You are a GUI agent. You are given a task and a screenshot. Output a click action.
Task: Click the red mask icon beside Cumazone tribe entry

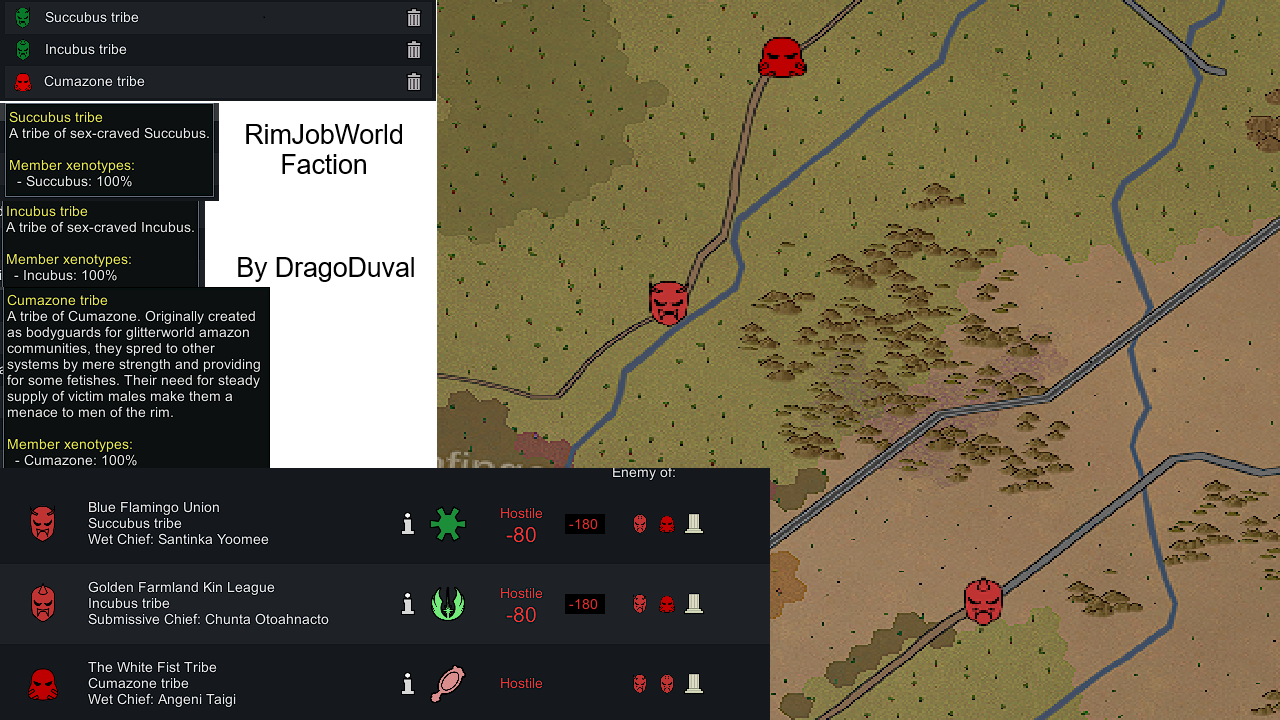tap(23, 82)
